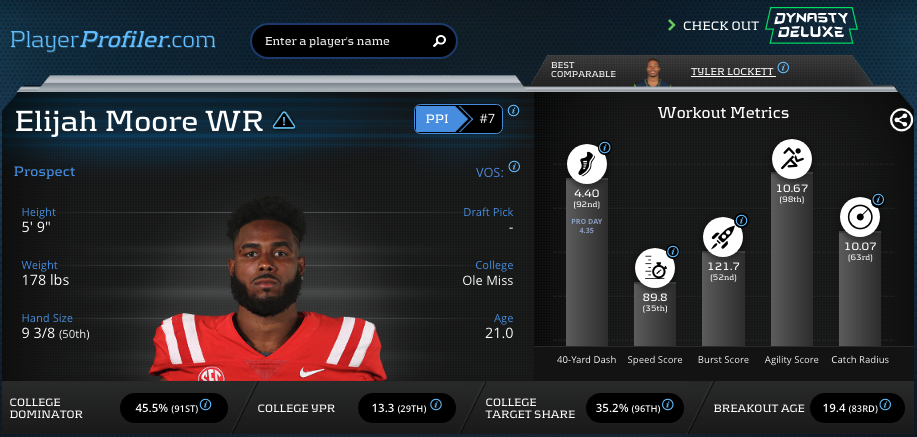
Task: Select the 40-Yard Dash shoe icon
Action: pyautogui.click(x=587, y=163)
